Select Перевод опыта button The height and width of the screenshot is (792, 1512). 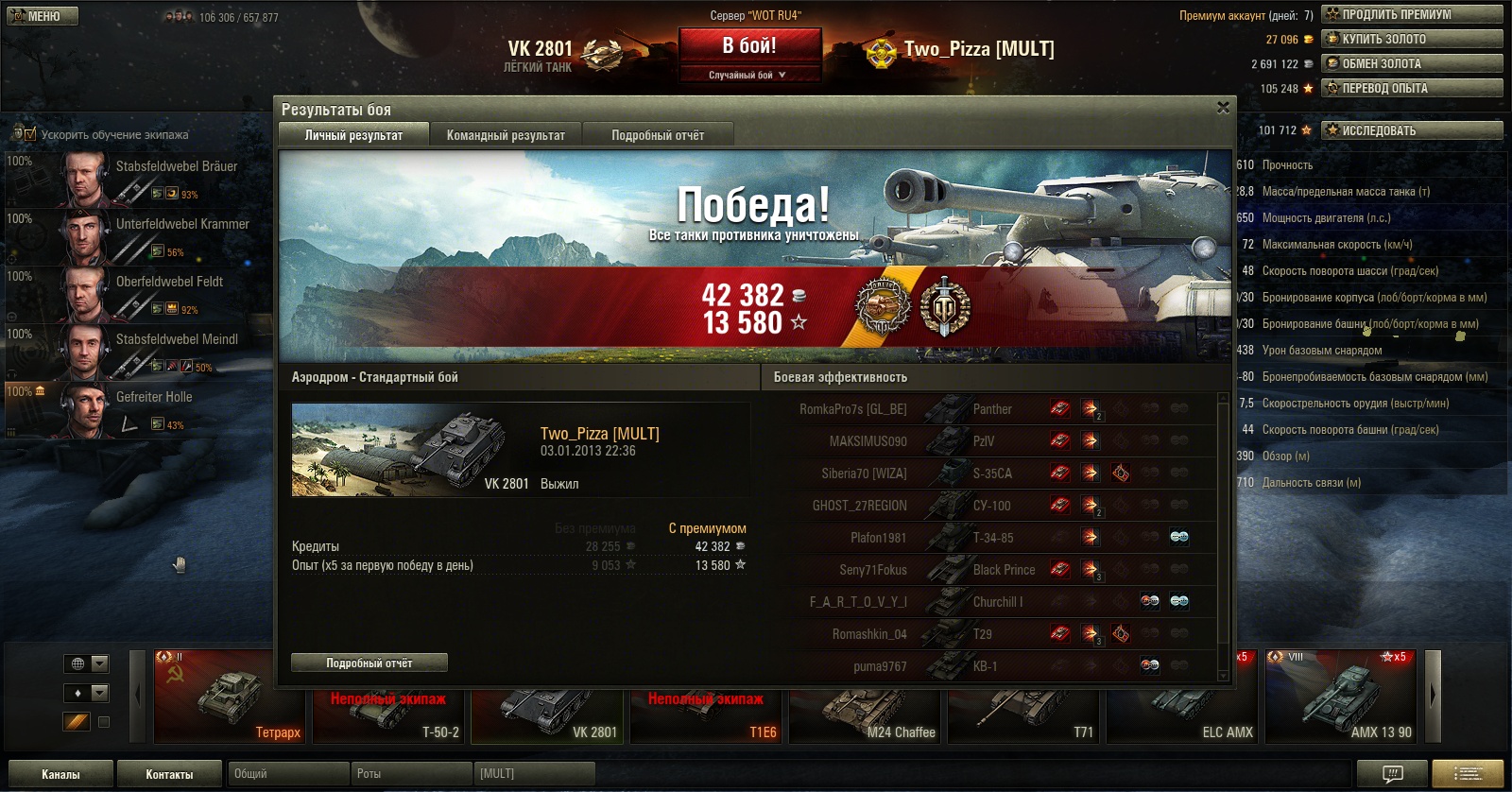(x=1412, y=88)
